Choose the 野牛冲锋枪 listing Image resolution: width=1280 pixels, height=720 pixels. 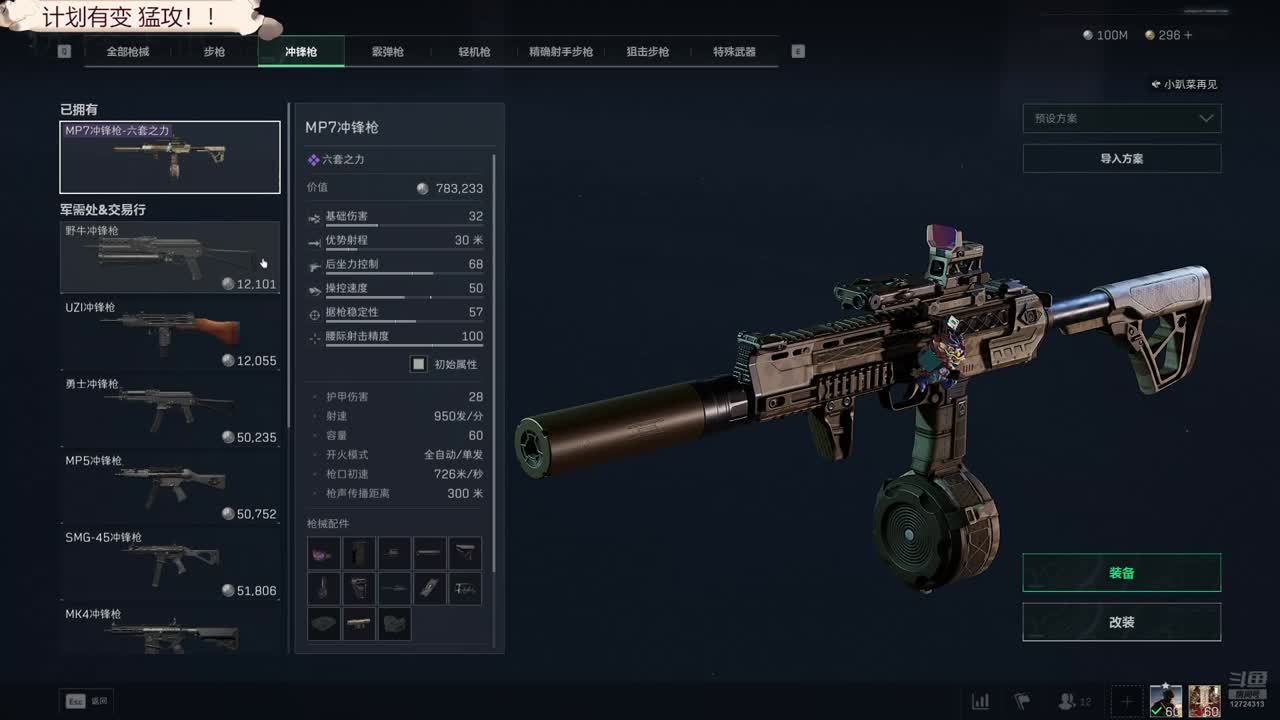point(170,257)
